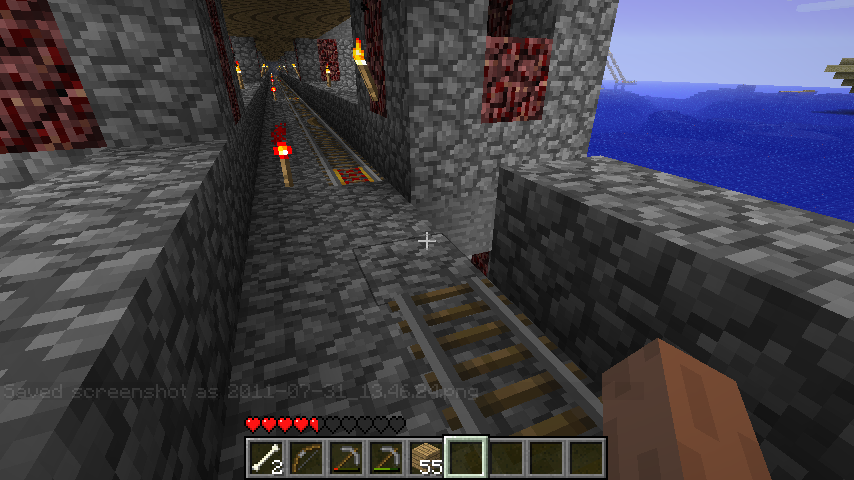Click the highlighted empty hotbar slot

tap(465, 458)
